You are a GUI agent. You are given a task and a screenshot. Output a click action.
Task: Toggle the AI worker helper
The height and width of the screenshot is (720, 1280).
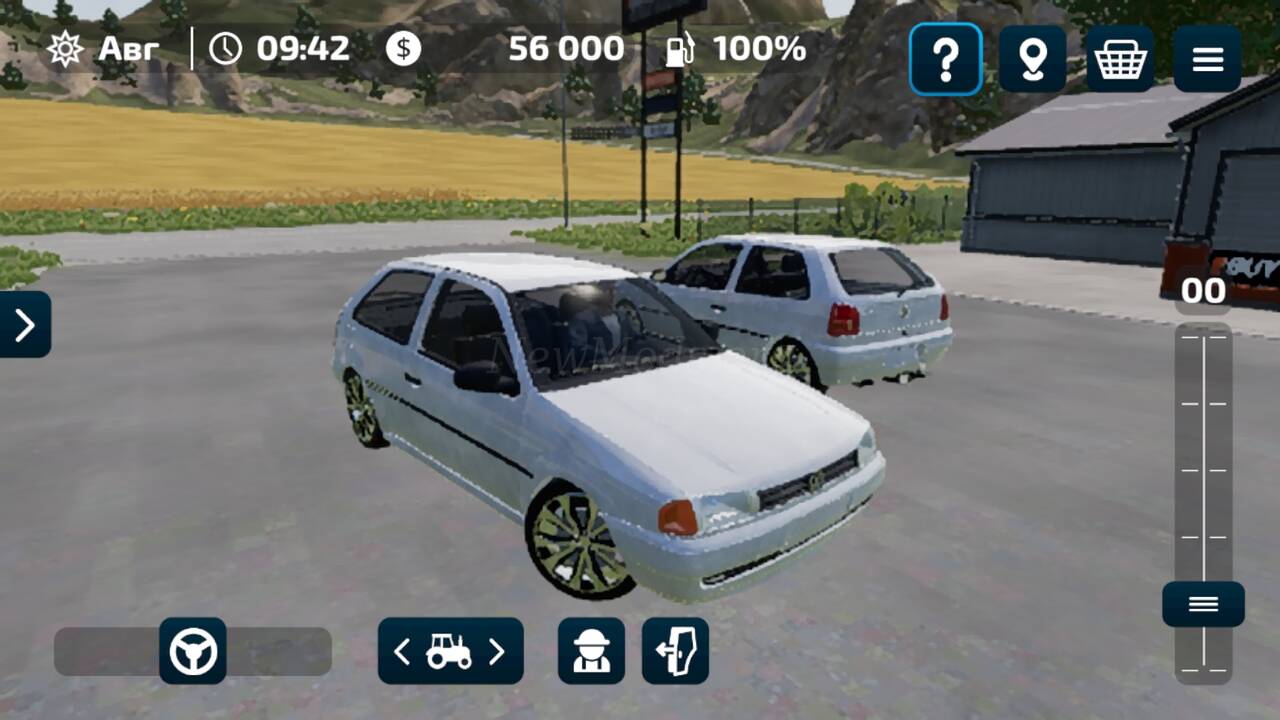pyautogui.click(x=591, y=651)
